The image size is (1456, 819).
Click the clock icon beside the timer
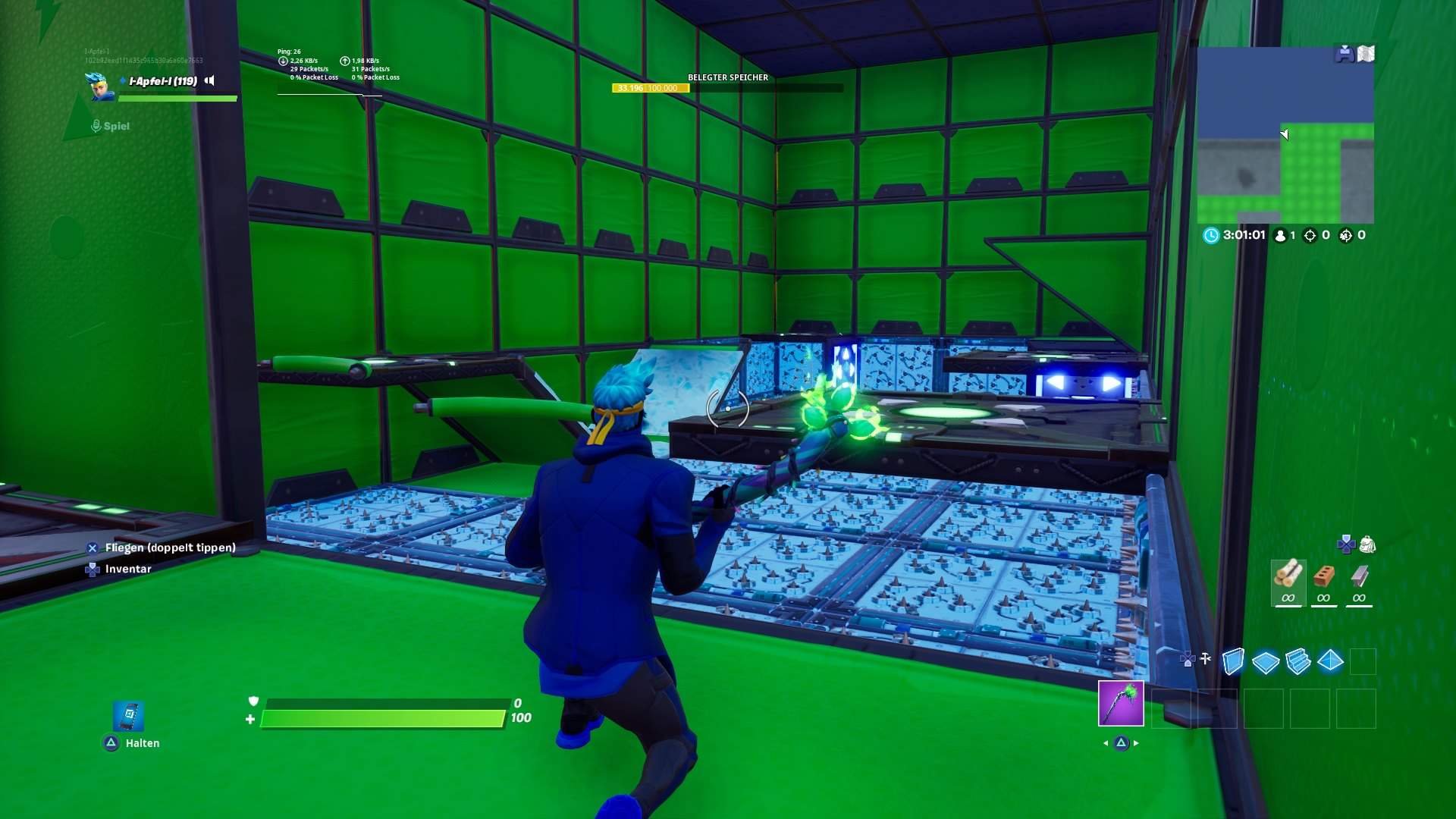coord(1213,235)
